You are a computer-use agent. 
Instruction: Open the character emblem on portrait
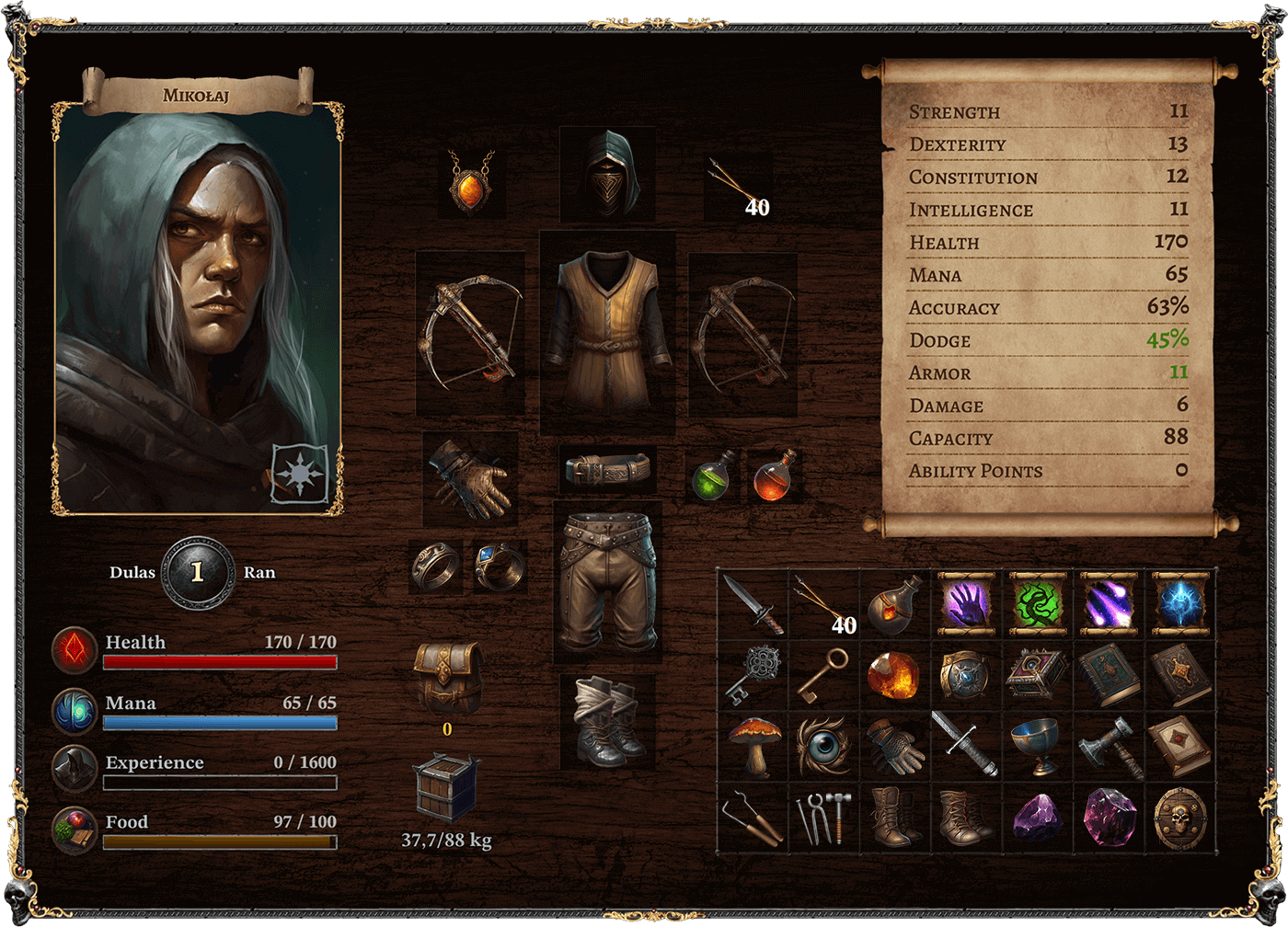click(299, 474)
